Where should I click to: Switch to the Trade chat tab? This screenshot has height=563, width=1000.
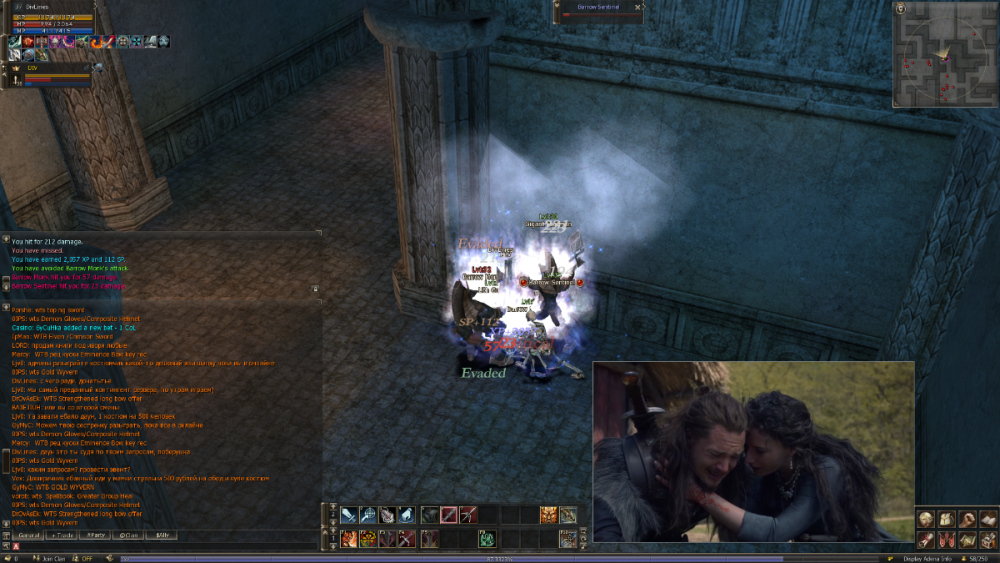click(x=62, y=535)
